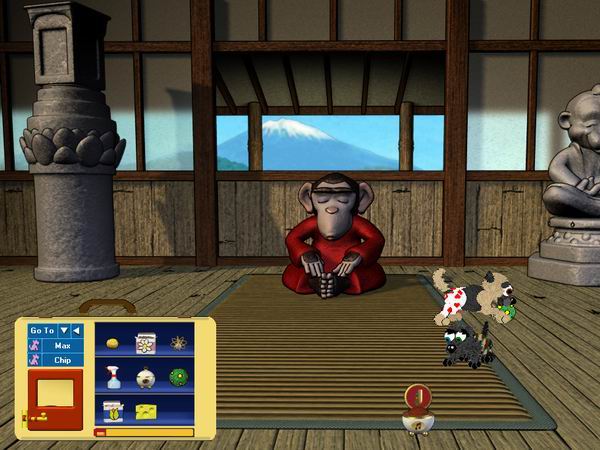Viewport: 600px width, 450px height.
Task: Take the treat box from the bottom shelf
Action: 112,409
